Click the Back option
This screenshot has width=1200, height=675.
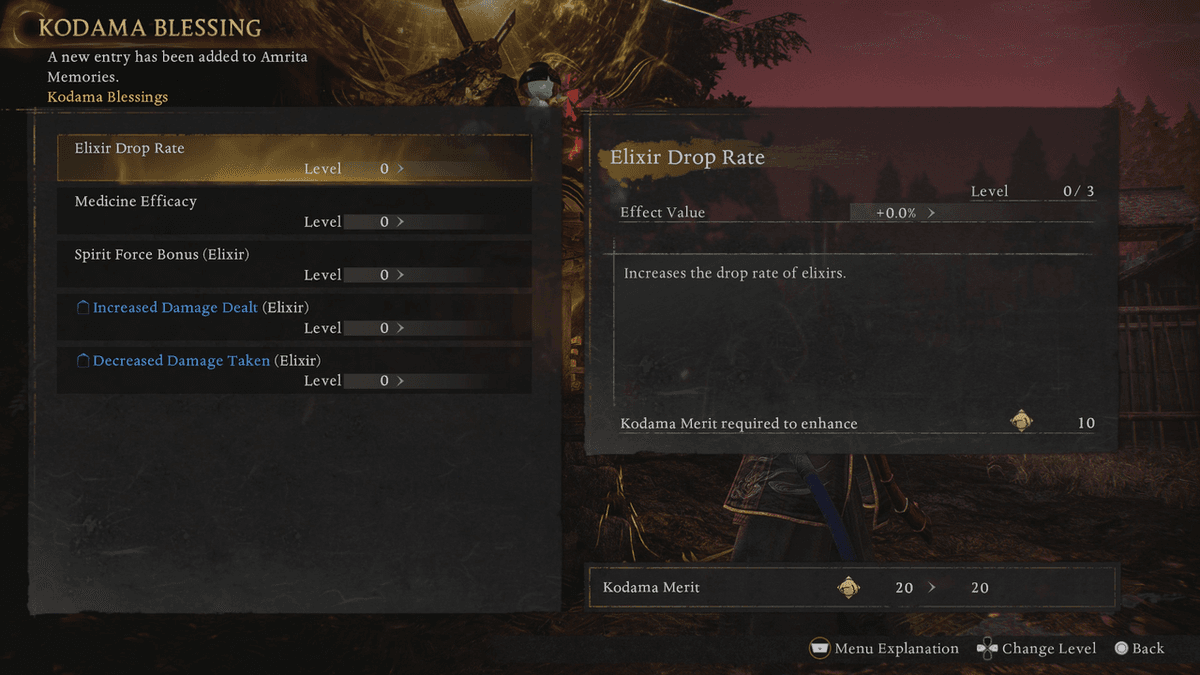pos(1139,649)
